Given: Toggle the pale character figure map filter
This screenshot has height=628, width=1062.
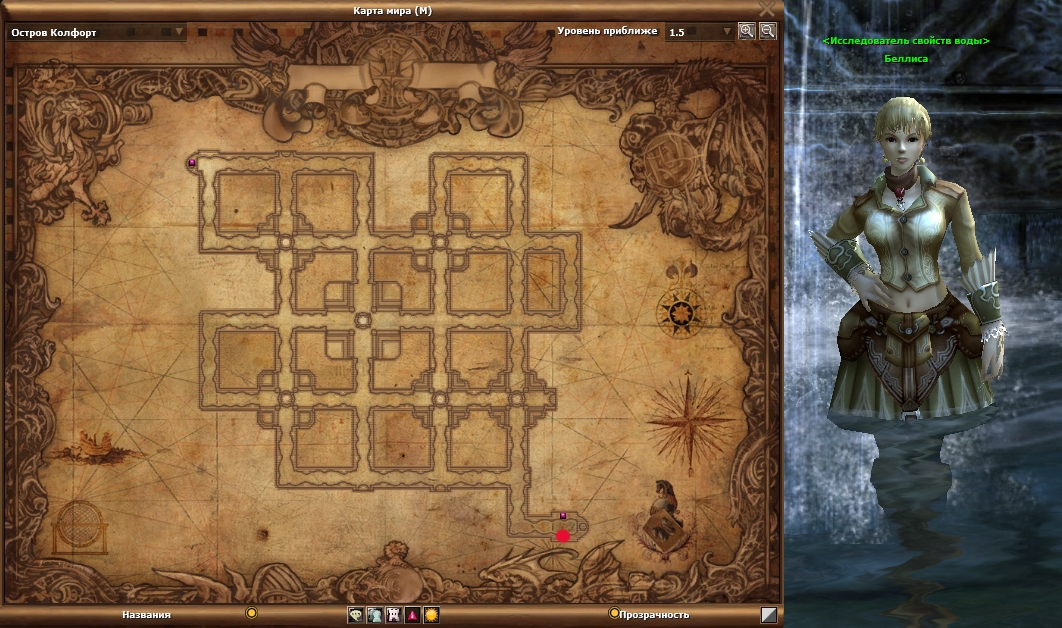Looking at the screenshot, I should [x=374, y=615].
